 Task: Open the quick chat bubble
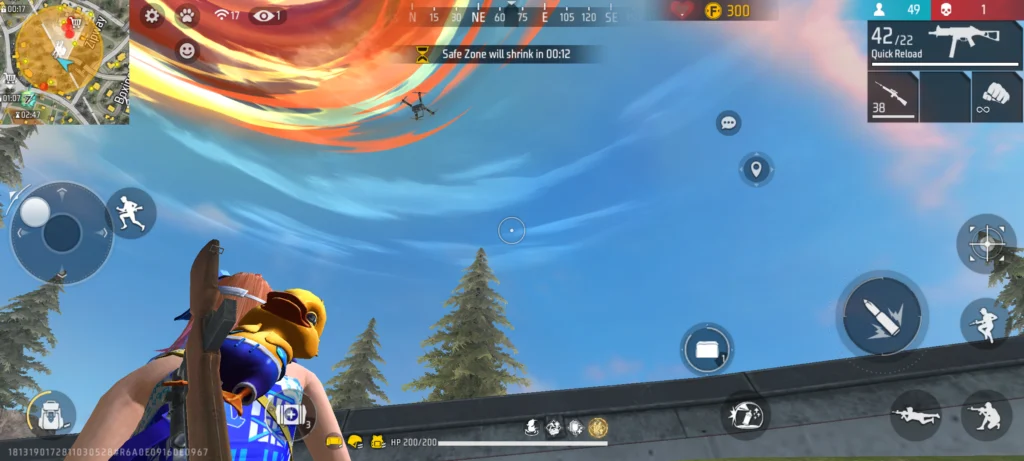728,123
